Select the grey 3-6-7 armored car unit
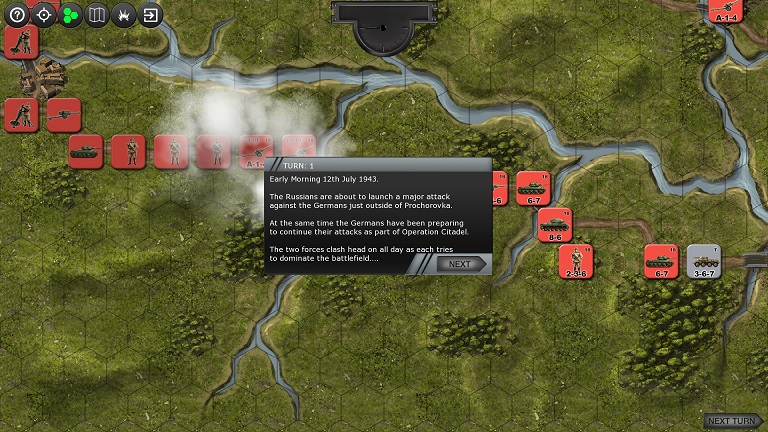 704,261
